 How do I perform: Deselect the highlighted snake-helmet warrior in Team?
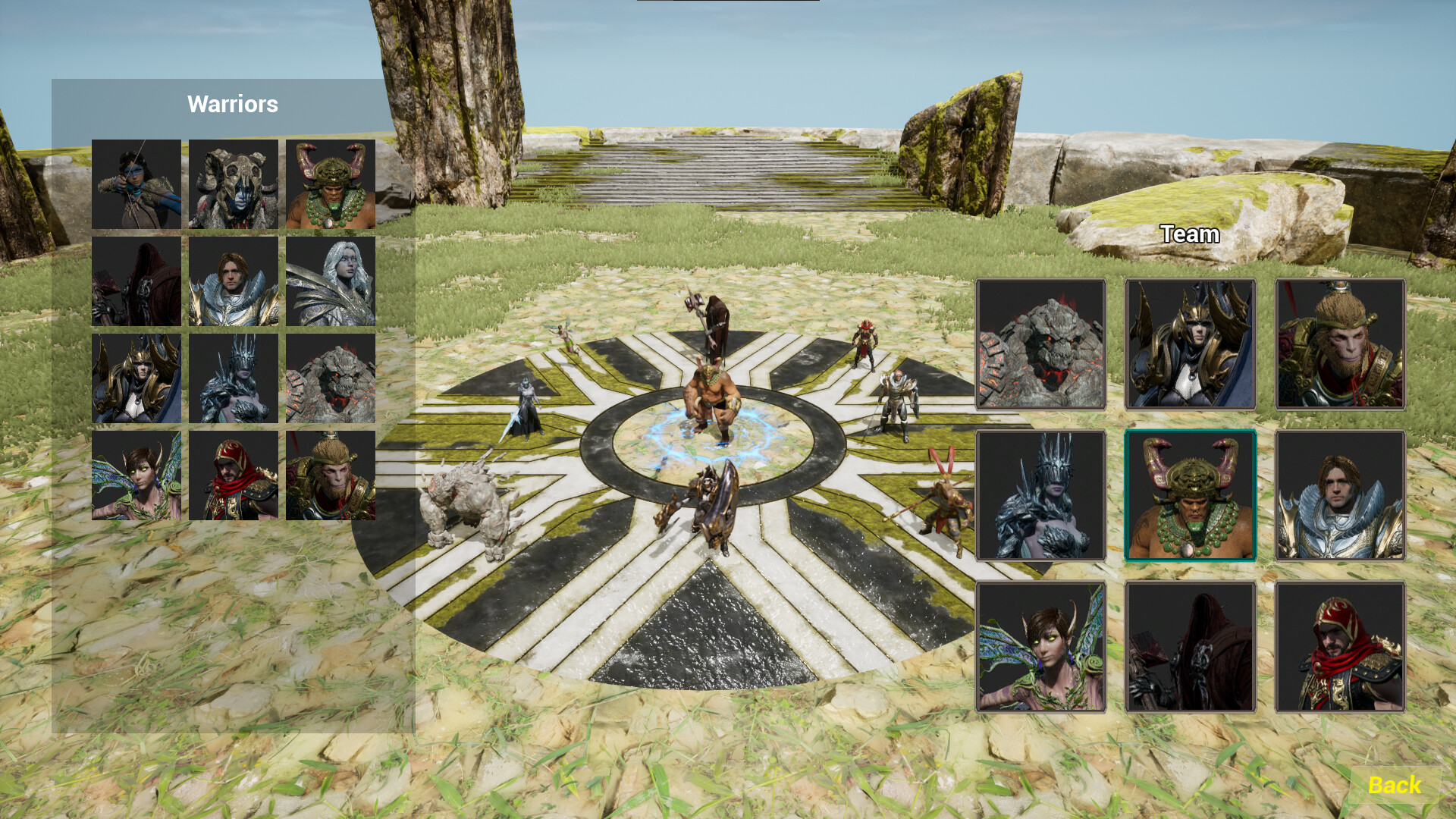click(x=1190, y=496)
